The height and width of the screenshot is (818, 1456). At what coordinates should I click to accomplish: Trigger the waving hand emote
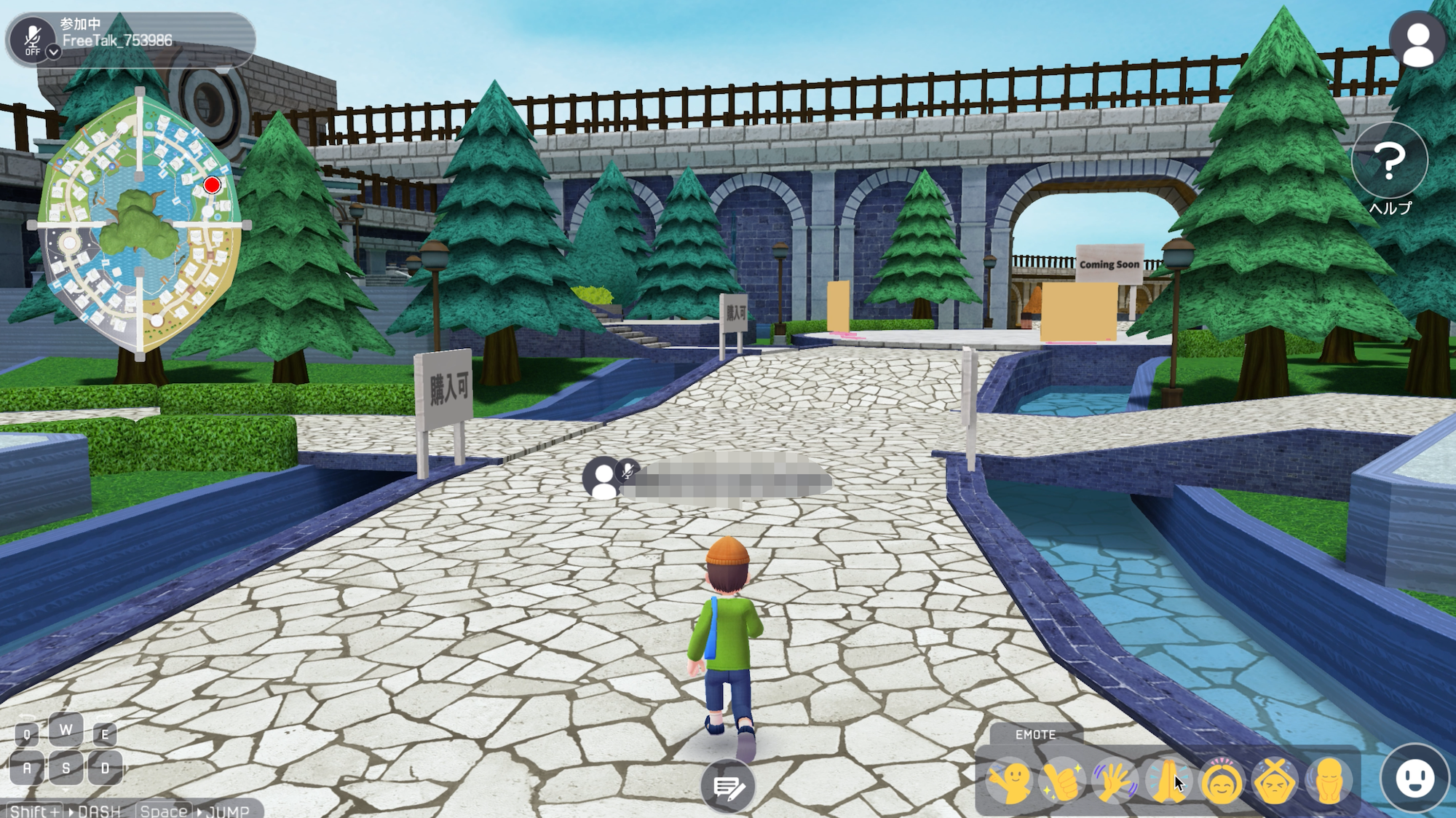(1115, 782)
